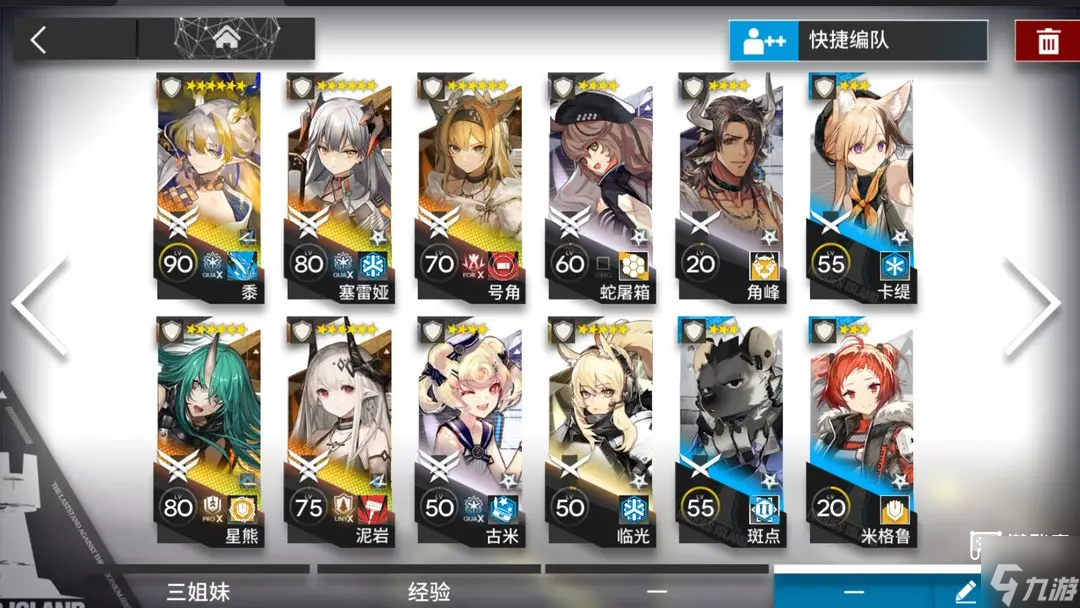Go back using the arrow button
This screenshot has width=1080, height=608.
click(40, 40)
